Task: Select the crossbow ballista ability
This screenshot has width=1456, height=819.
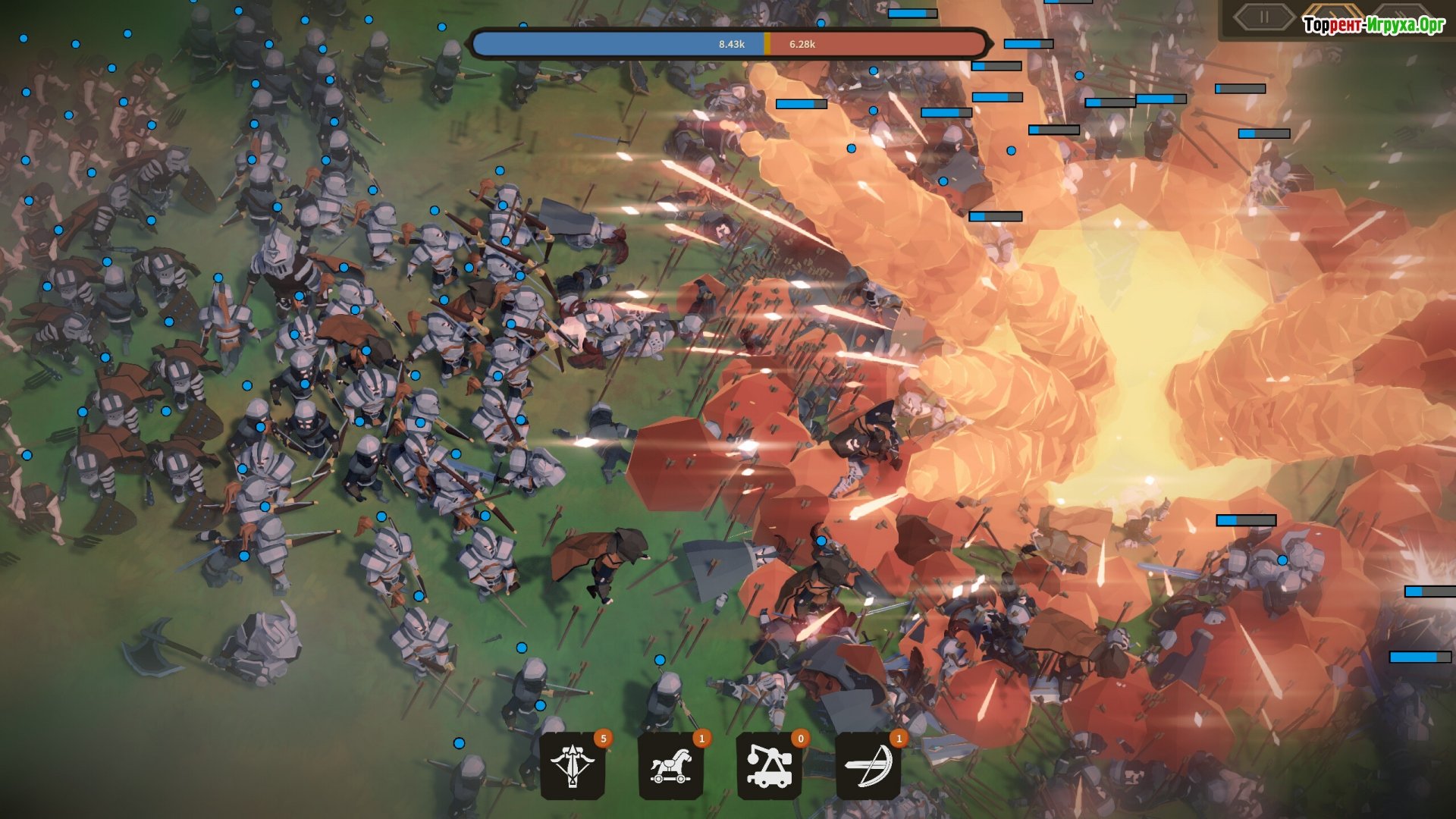Action: click(573, 764)
